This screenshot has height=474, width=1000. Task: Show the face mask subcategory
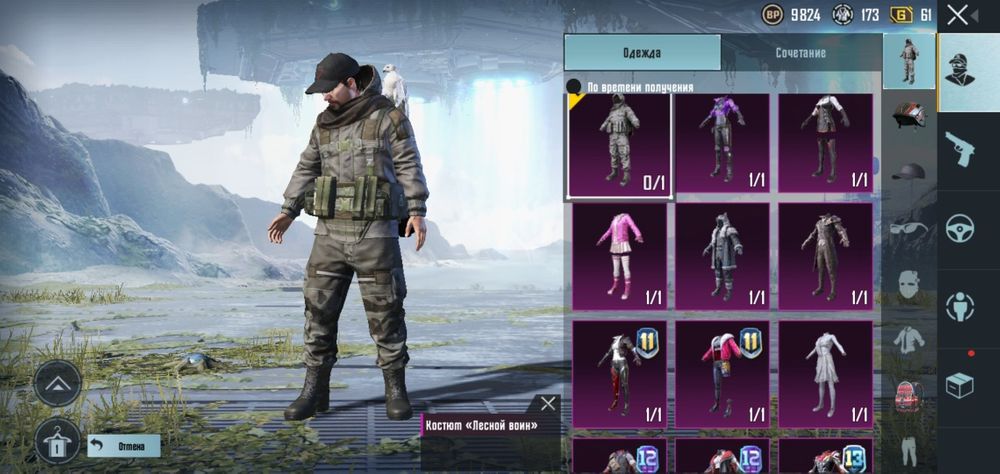point(909,283)
